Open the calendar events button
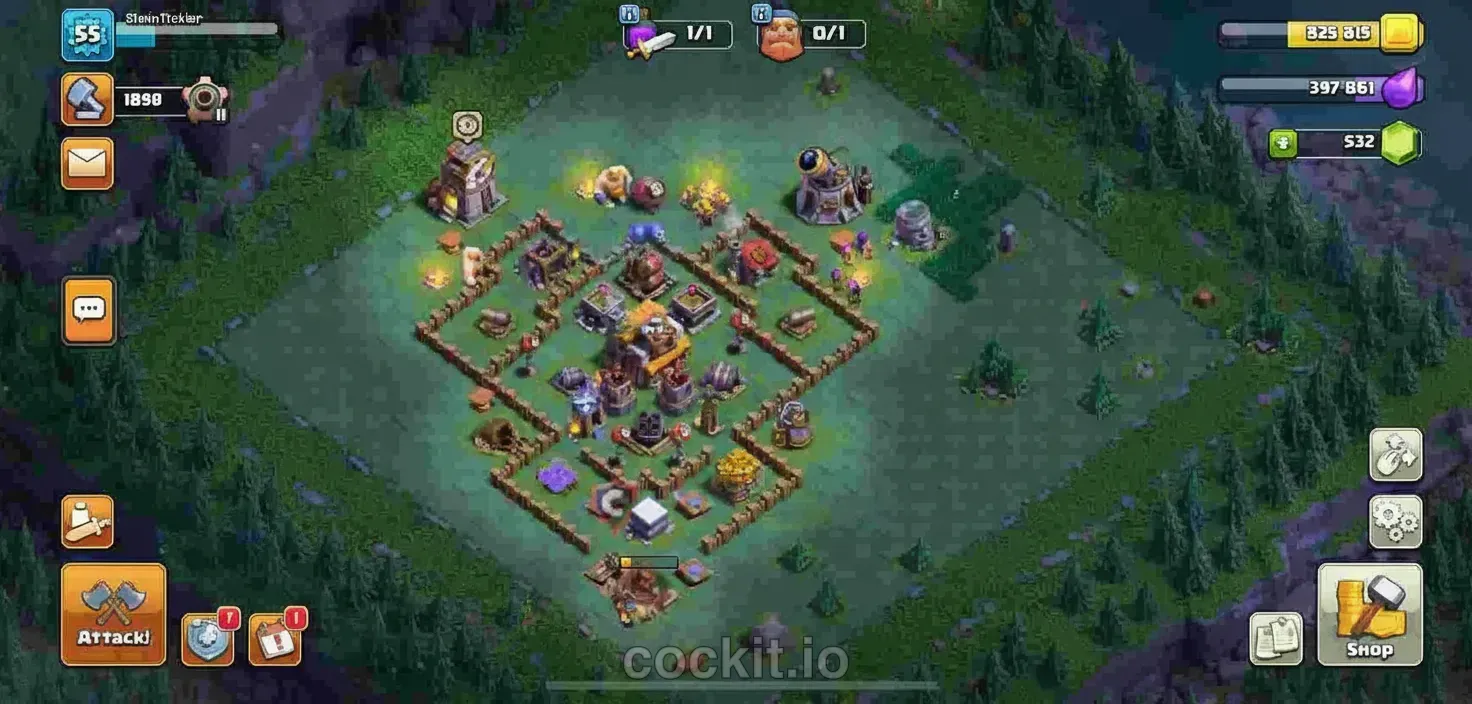1472x704 pixels. point(274,639)
